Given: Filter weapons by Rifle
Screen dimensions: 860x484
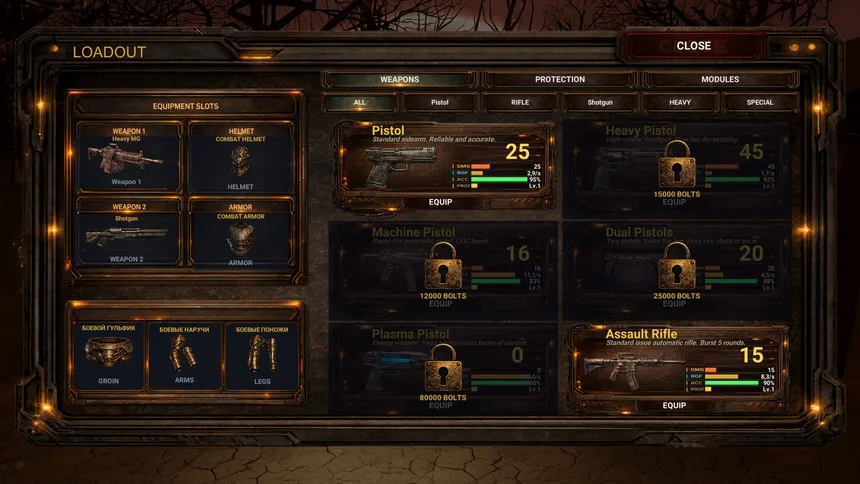Looking at the screenshot, I should click(520, 102).
